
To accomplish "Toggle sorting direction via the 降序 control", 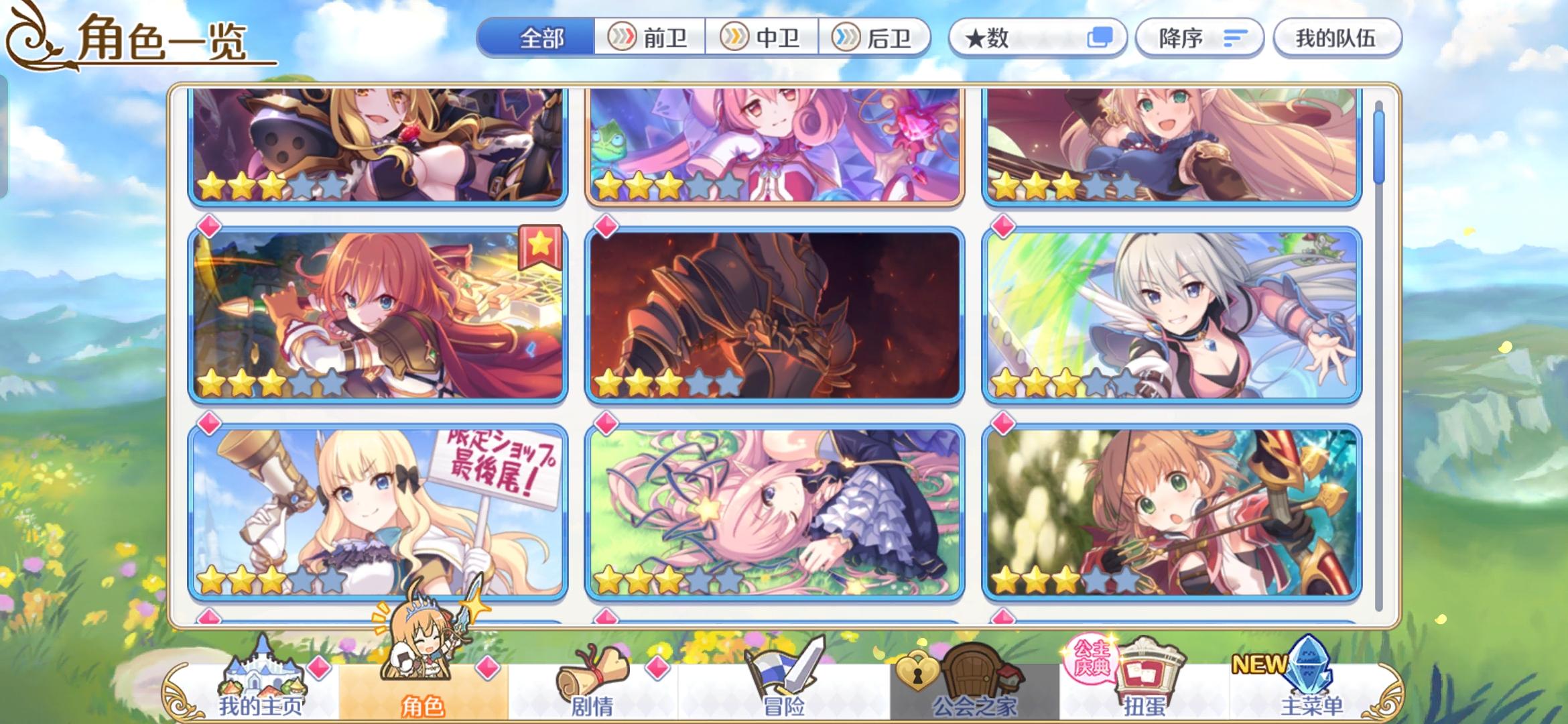I will point(1197,38).
